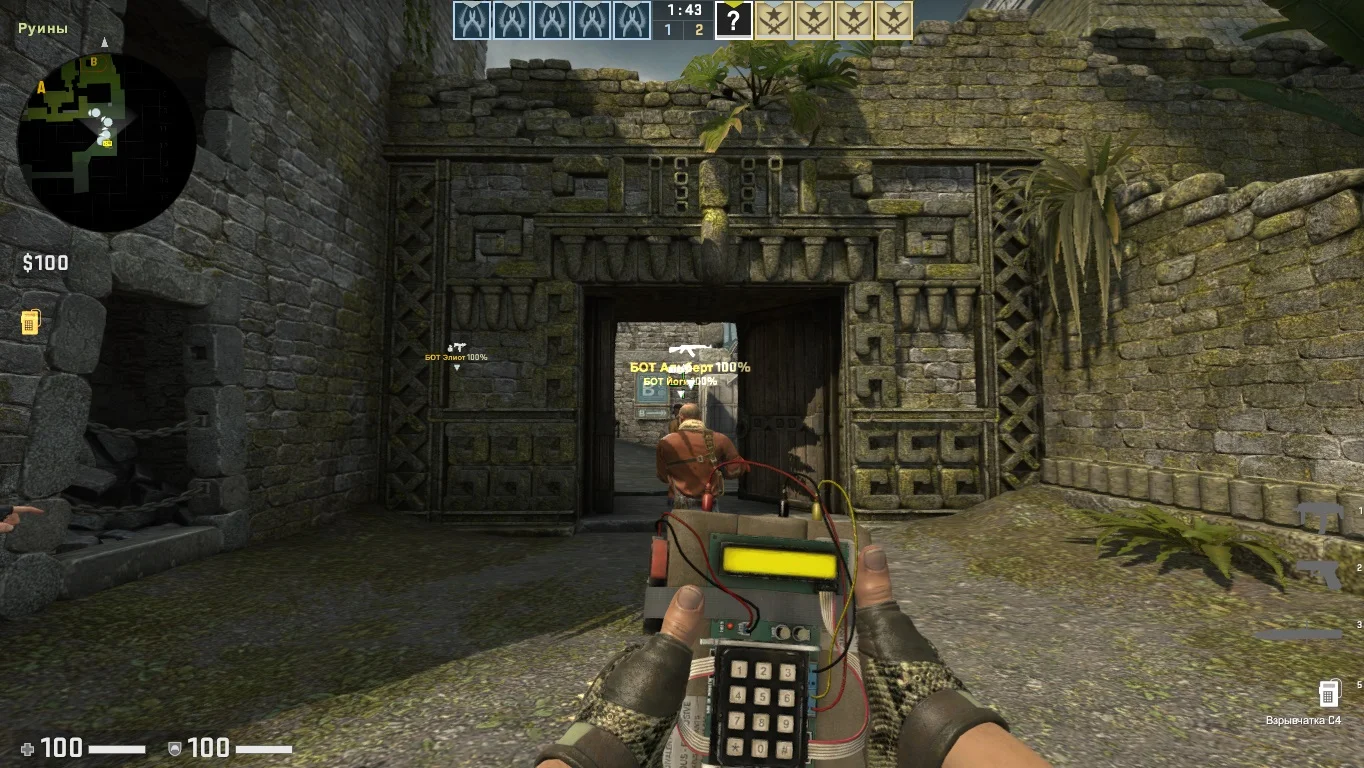The width and height of the screenshot is (1364, 768).
Task: Select the submachine gun in weapon slot 1
Action: (1319, 516)
